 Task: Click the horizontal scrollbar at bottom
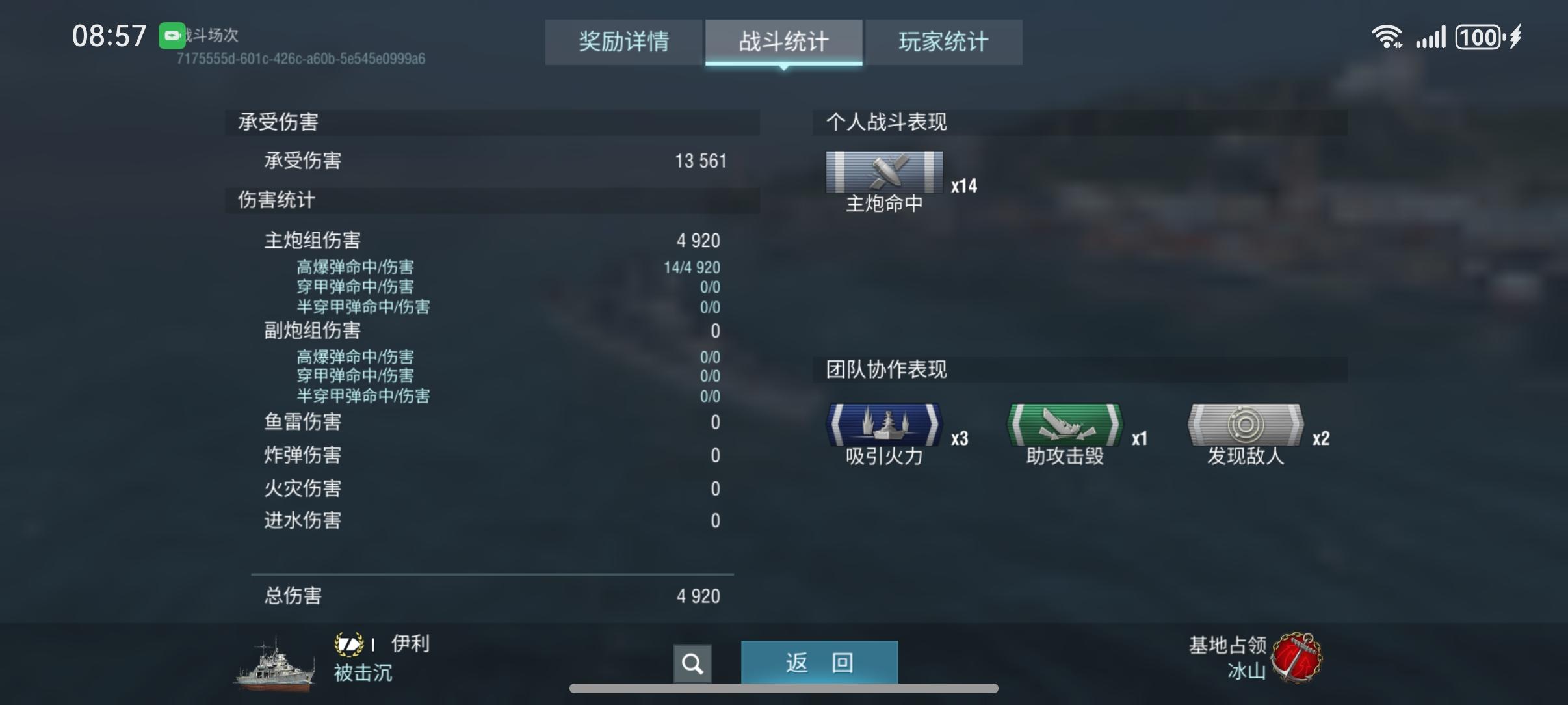coord(783,689)
